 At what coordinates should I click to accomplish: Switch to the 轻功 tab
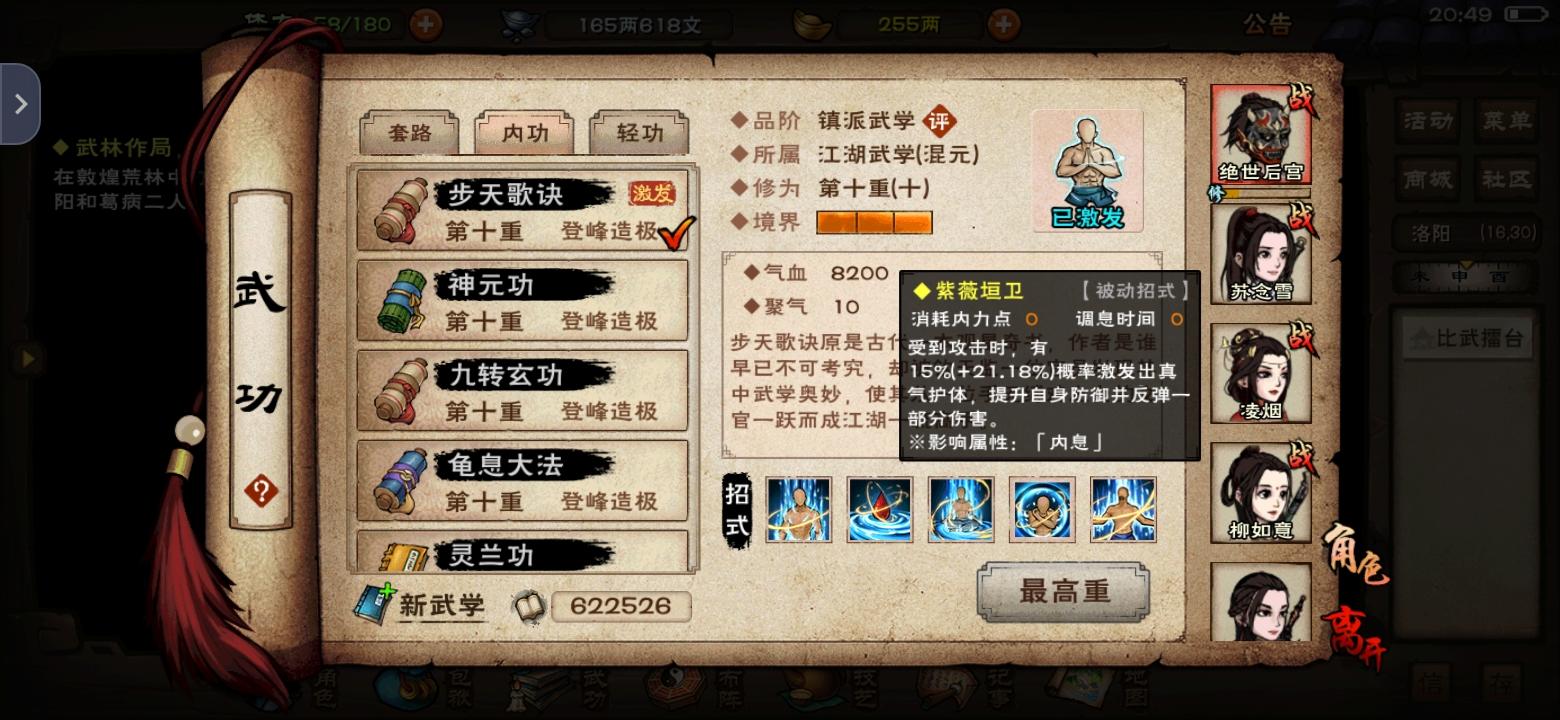[x=640, y=134]
